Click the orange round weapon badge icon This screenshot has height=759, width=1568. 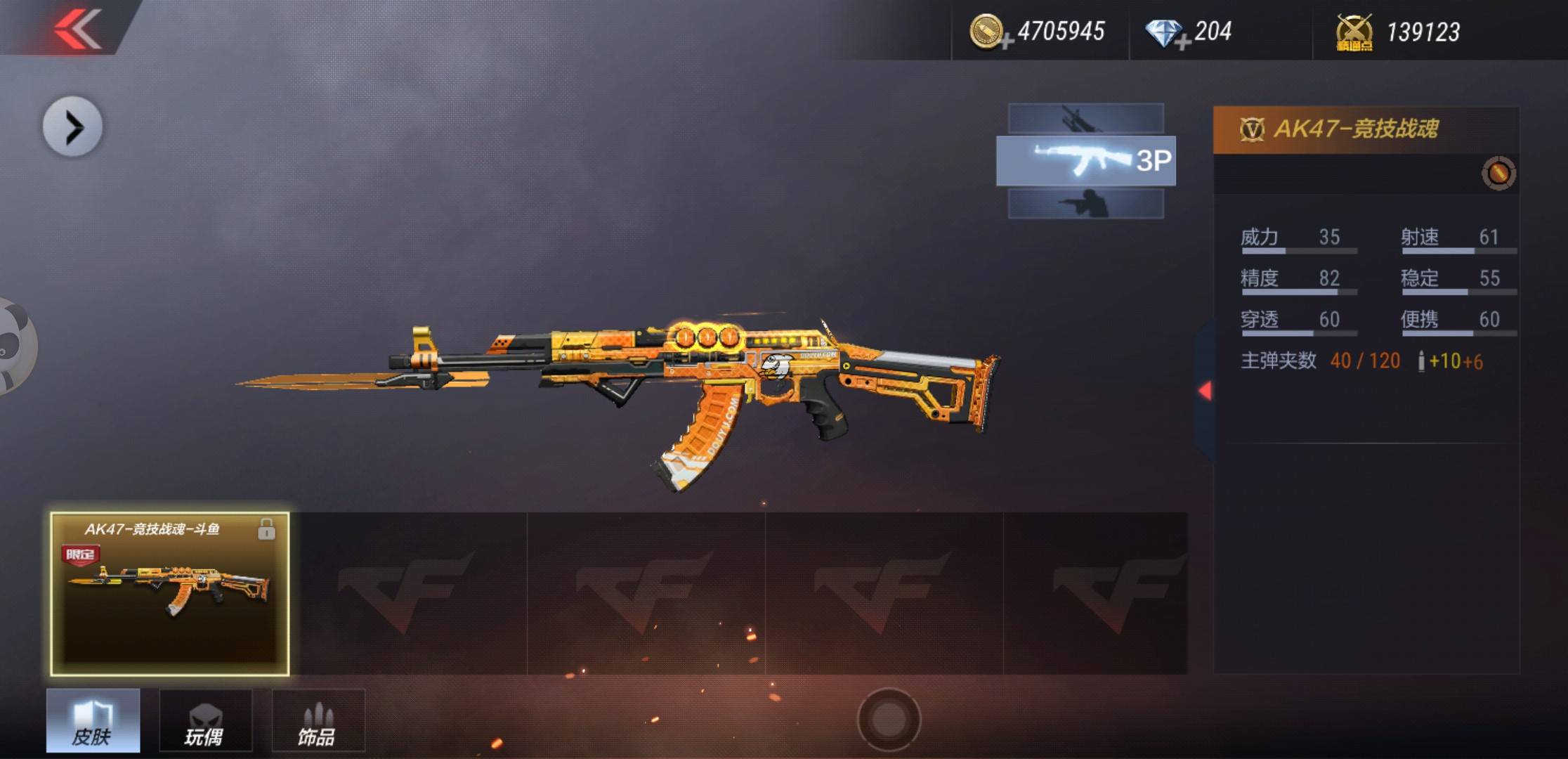pyautogui.click(x=1498, y=173)
